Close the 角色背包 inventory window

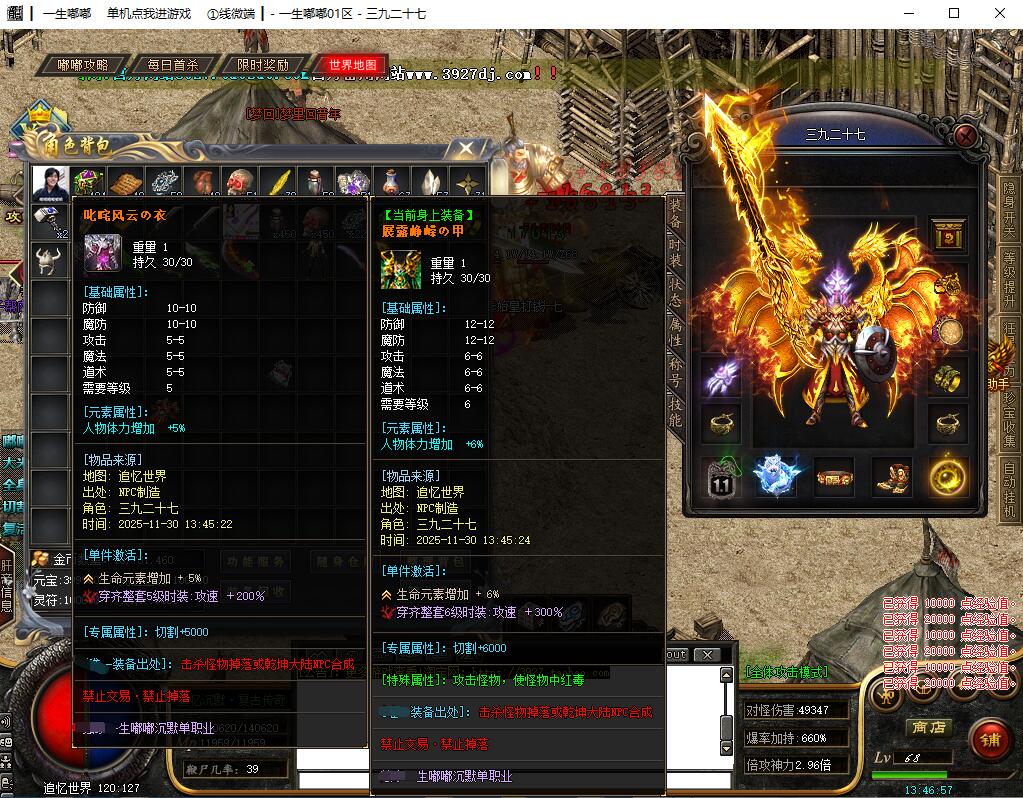point(466,149)
